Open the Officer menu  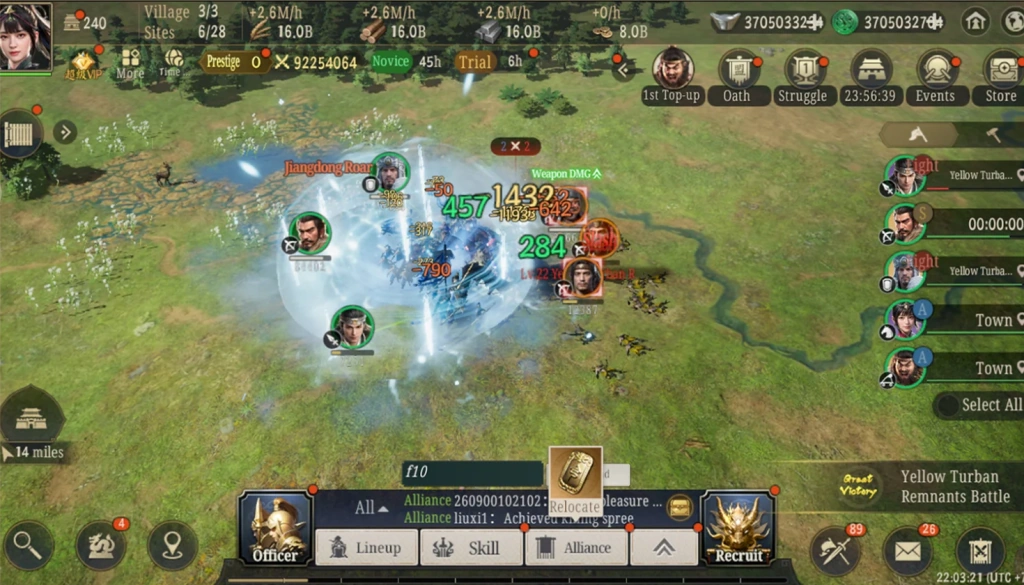pos(275,529)
